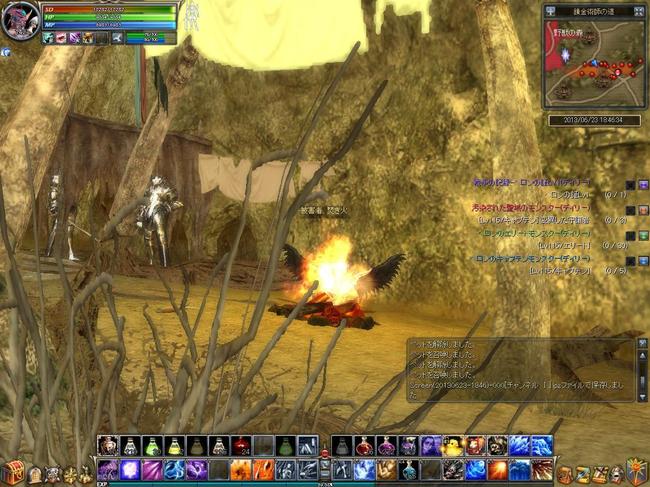Click the chat log window
Viewport: 650px width, 487px height.
[x=520, y=370]
